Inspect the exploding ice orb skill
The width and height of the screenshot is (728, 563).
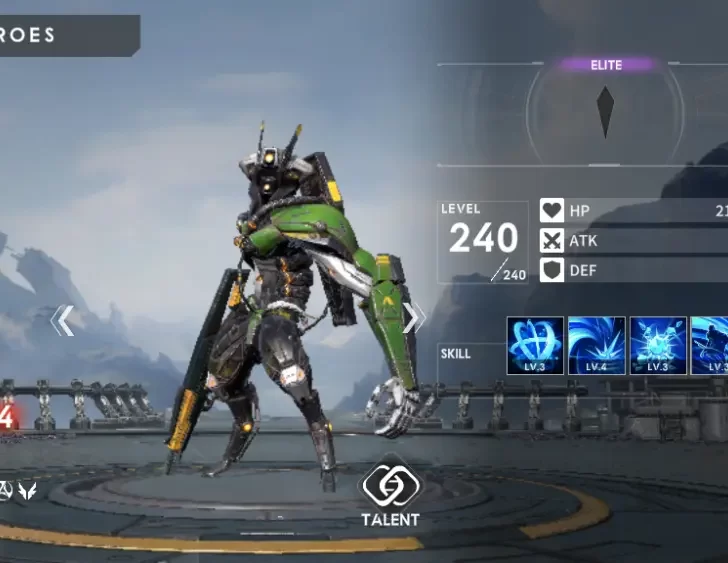[658, 346]
